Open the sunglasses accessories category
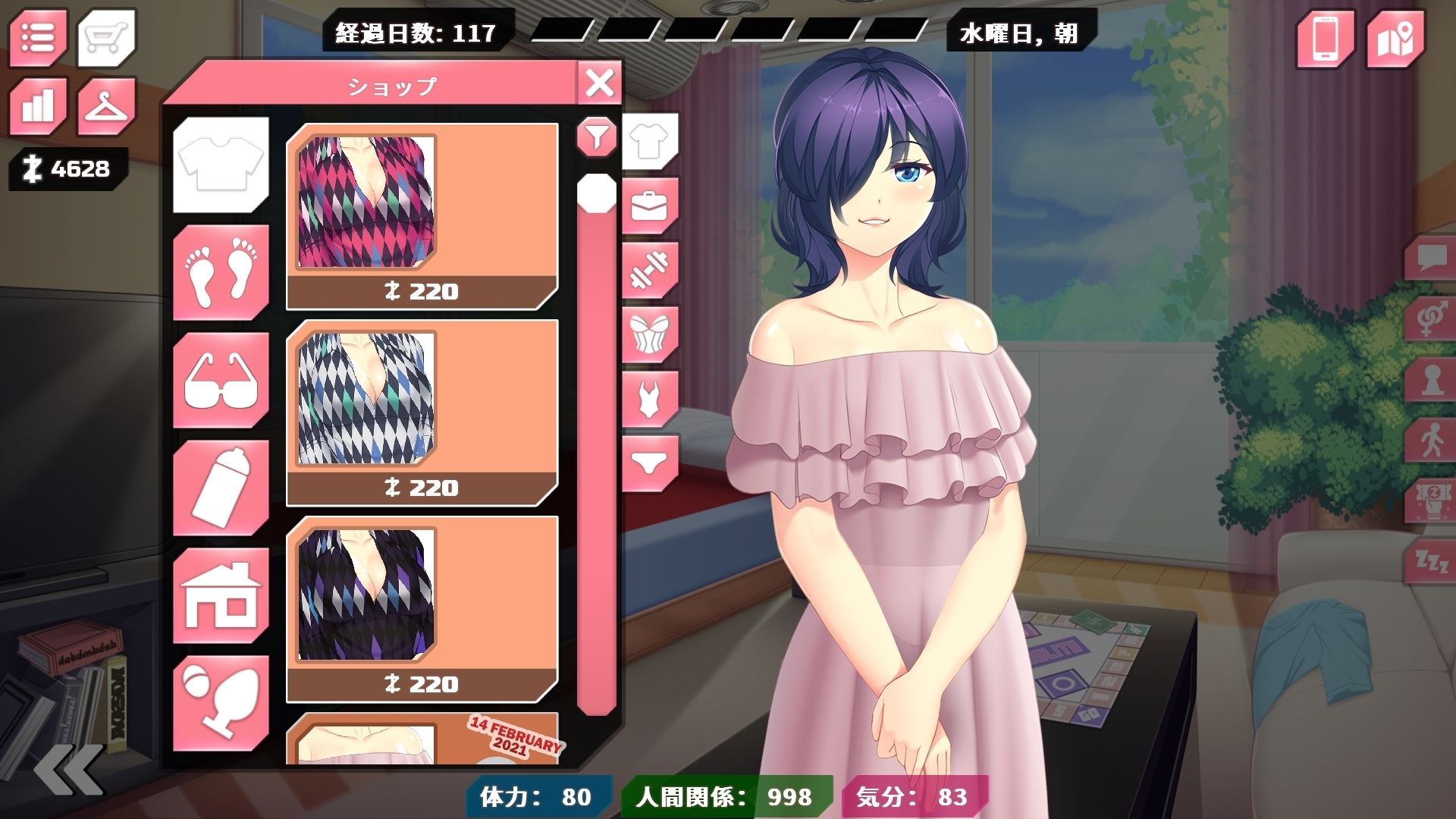The image size is (1456, 819). coord(221,379)
